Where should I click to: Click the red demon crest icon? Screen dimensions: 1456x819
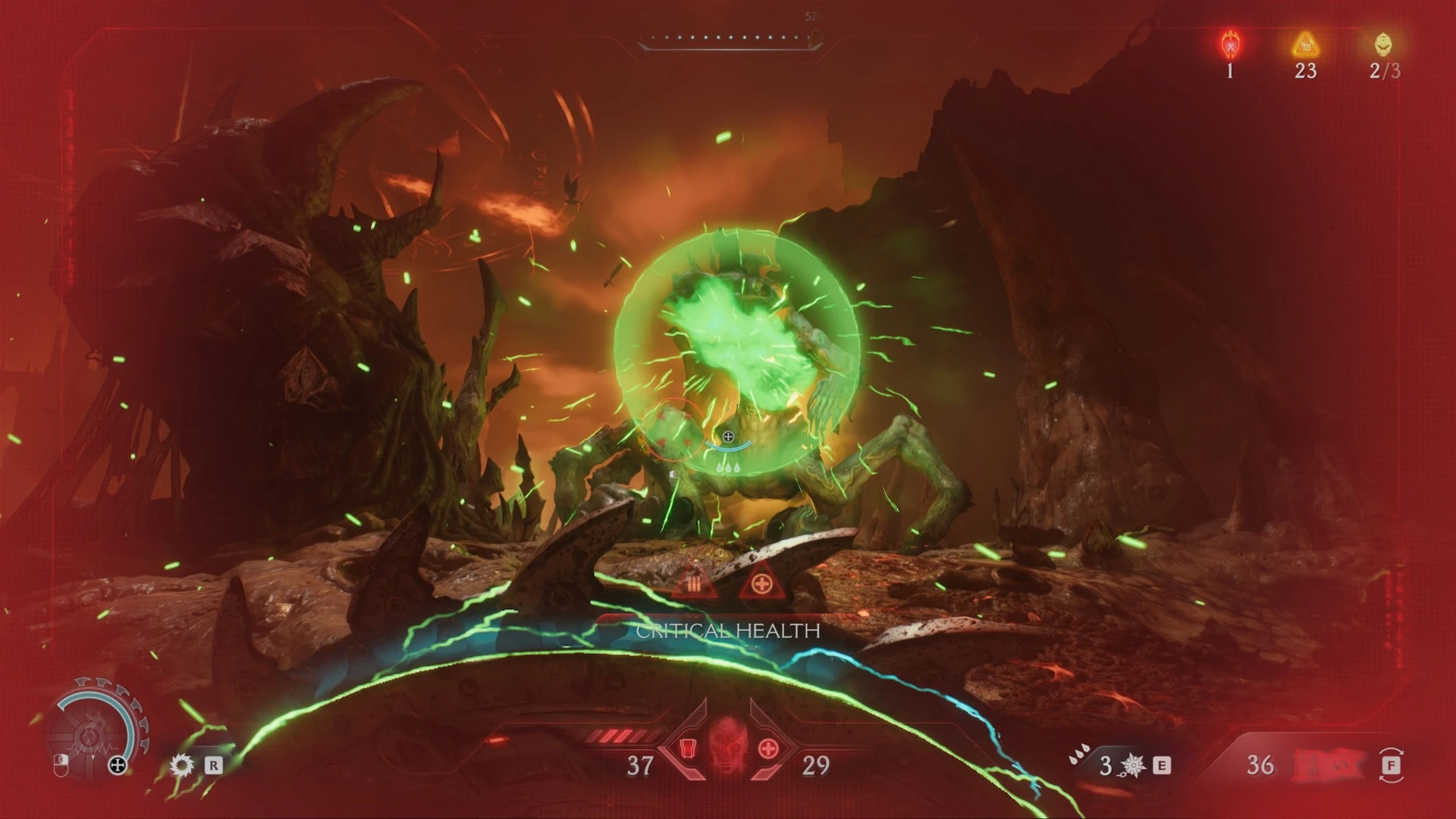(x=1230, y=45)
